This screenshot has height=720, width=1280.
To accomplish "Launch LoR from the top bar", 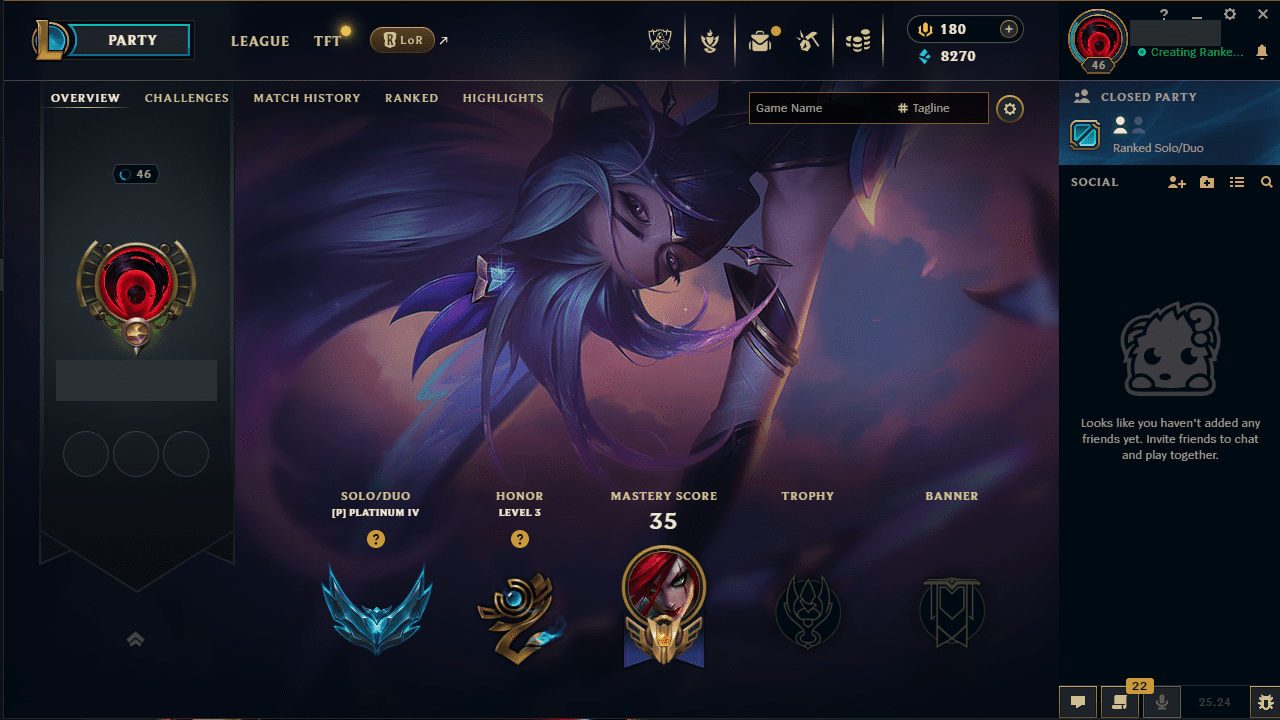I will [x=404, y=40].
